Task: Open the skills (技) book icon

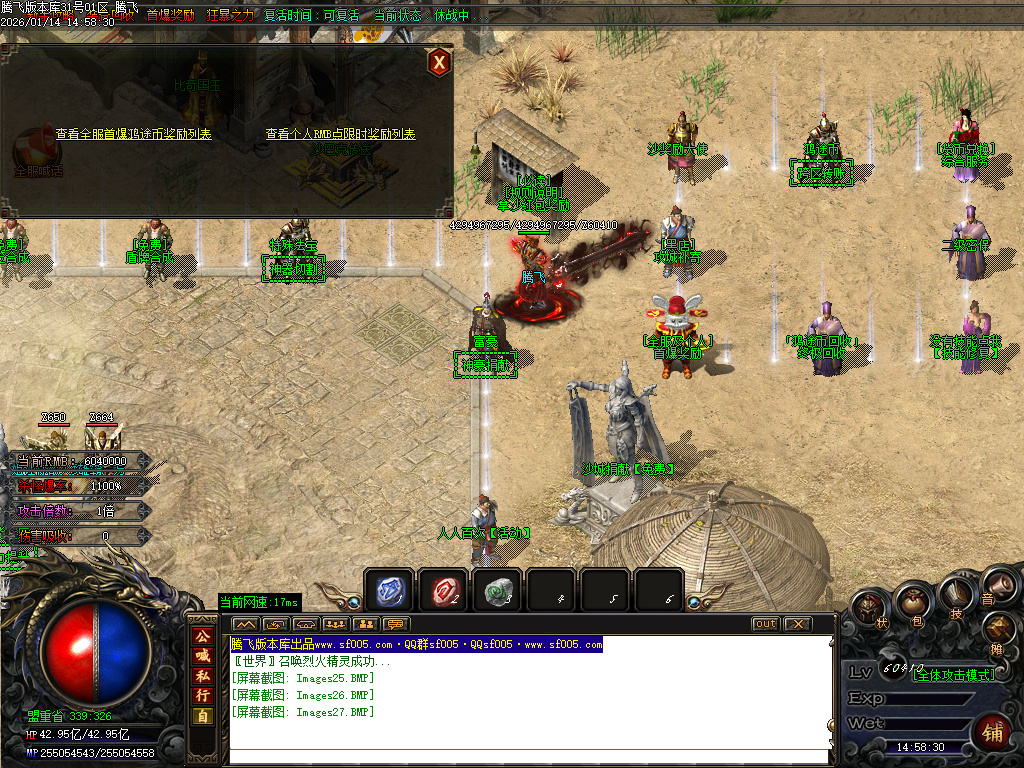Action: click(956, 594)
